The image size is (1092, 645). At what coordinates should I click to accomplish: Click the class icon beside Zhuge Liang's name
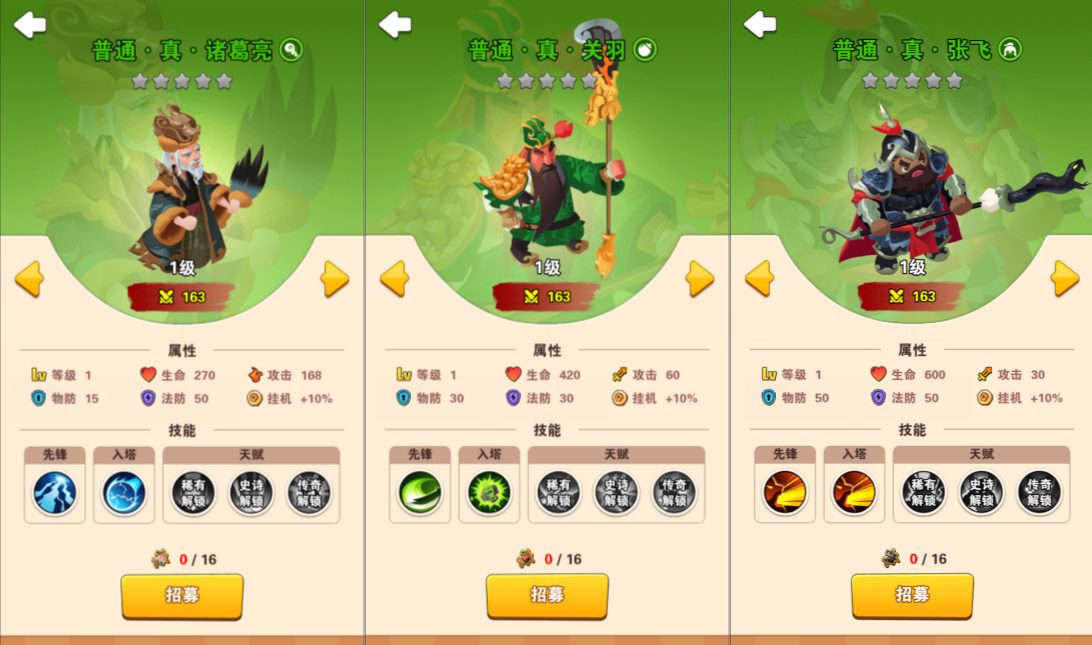[x=291, y=49]
